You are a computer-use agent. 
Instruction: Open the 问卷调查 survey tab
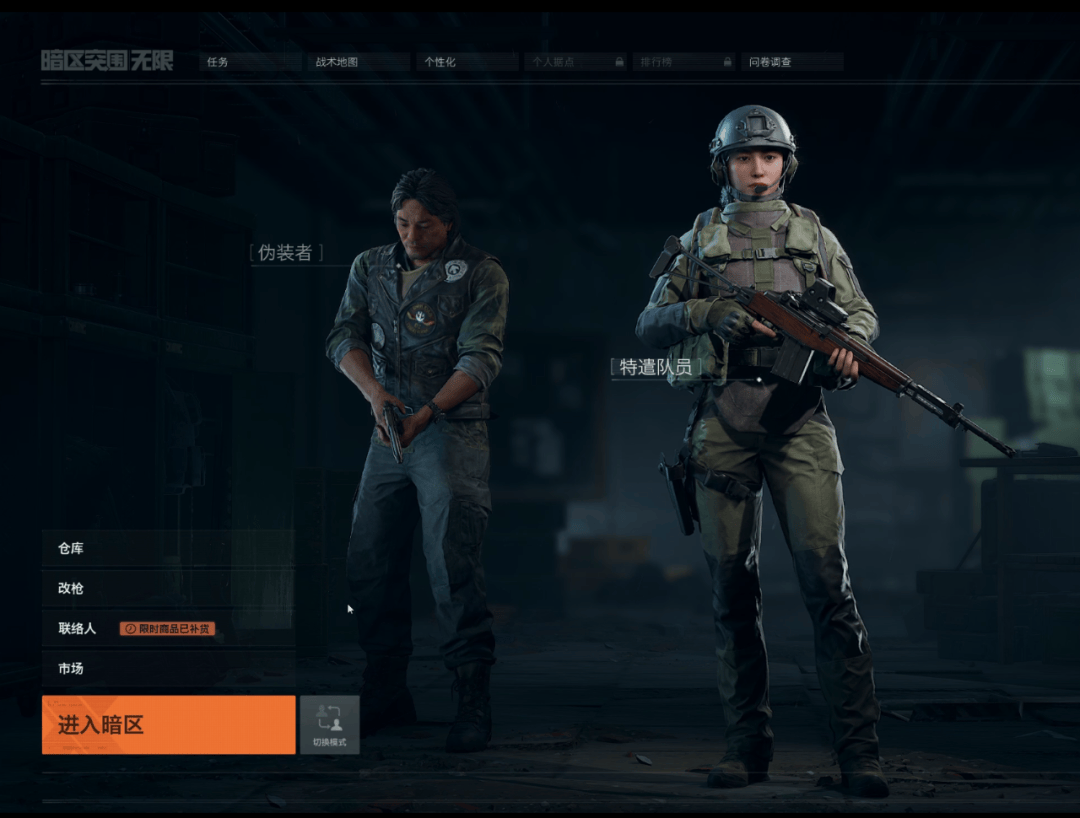coord(793,62)
